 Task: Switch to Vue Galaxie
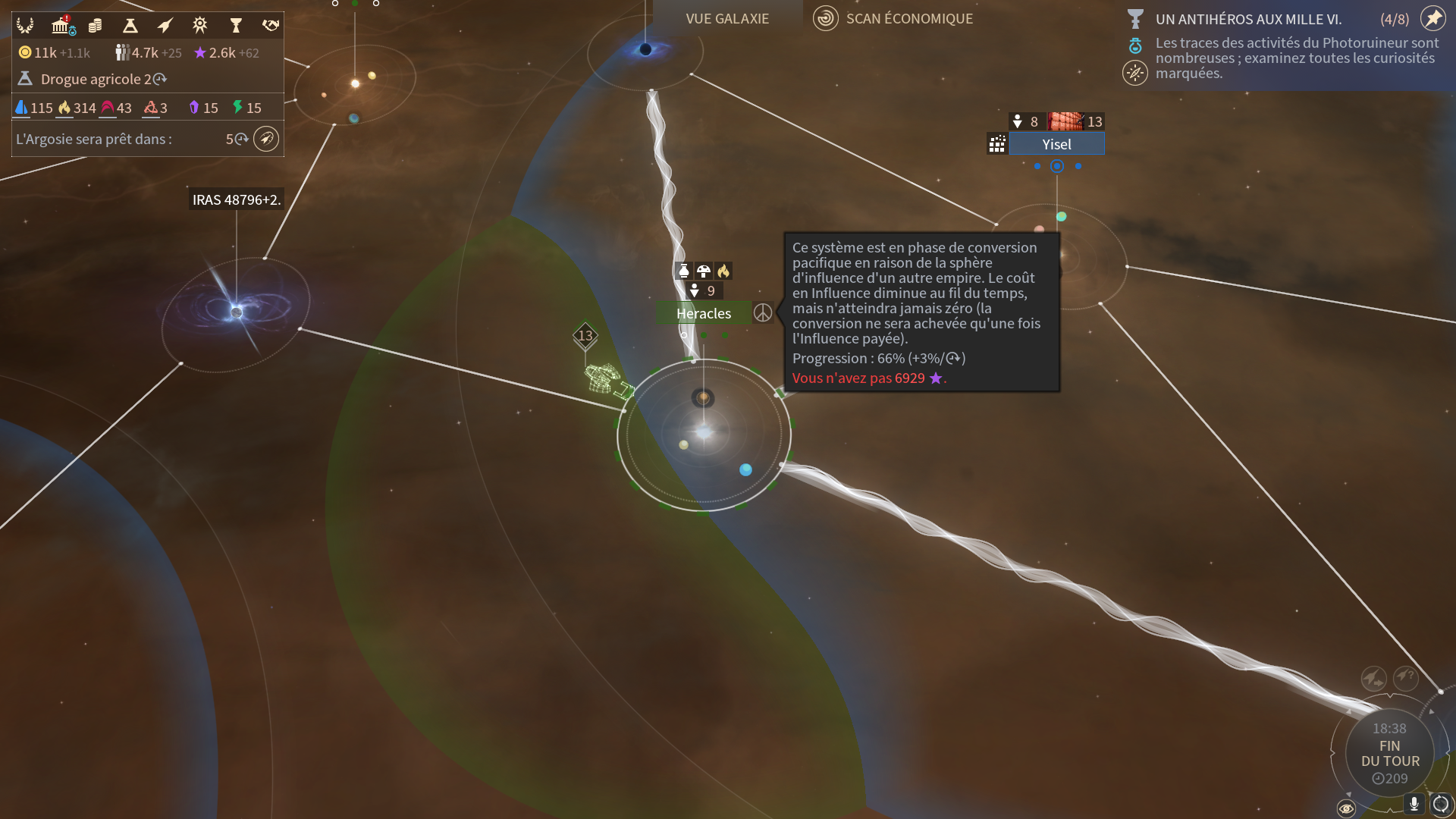pyautogui.click(x=727, y=18)
